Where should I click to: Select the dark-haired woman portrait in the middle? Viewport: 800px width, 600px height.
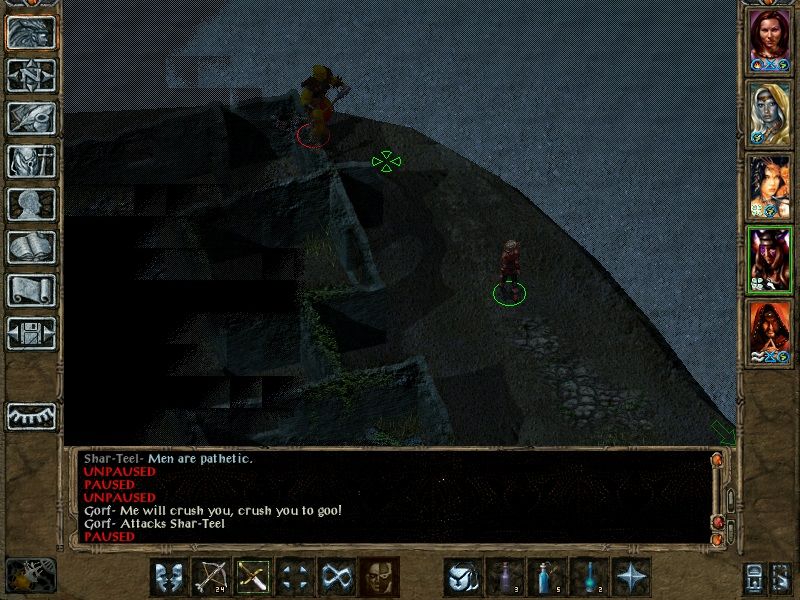click(770, 183)
